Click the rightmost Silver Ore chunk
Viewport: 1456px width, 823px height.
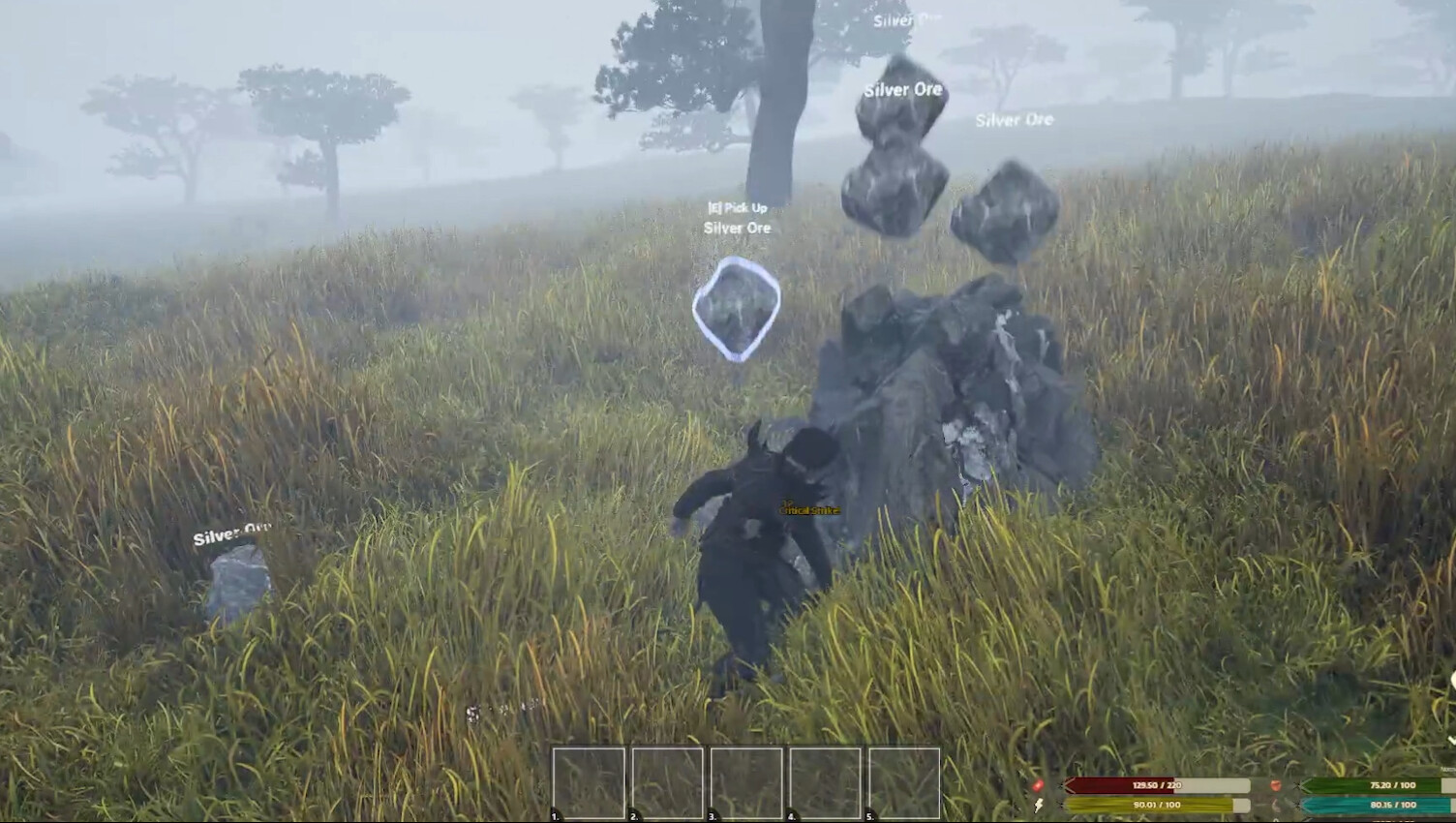(x=1010, y=208)
